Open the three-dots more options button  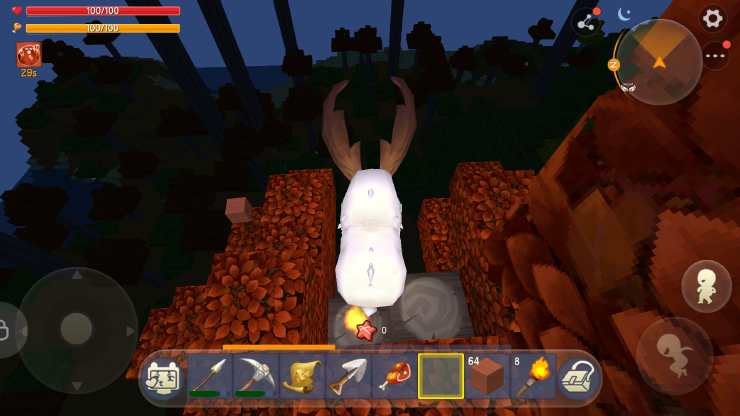click(714, 56)
